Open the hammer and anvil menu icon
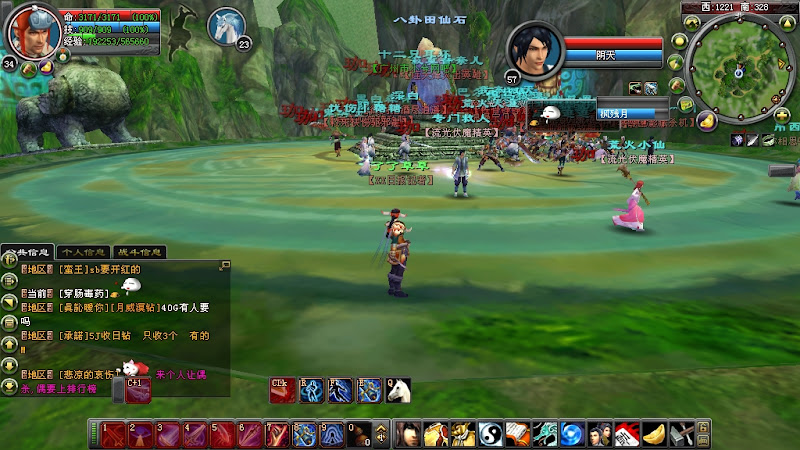 681,435
